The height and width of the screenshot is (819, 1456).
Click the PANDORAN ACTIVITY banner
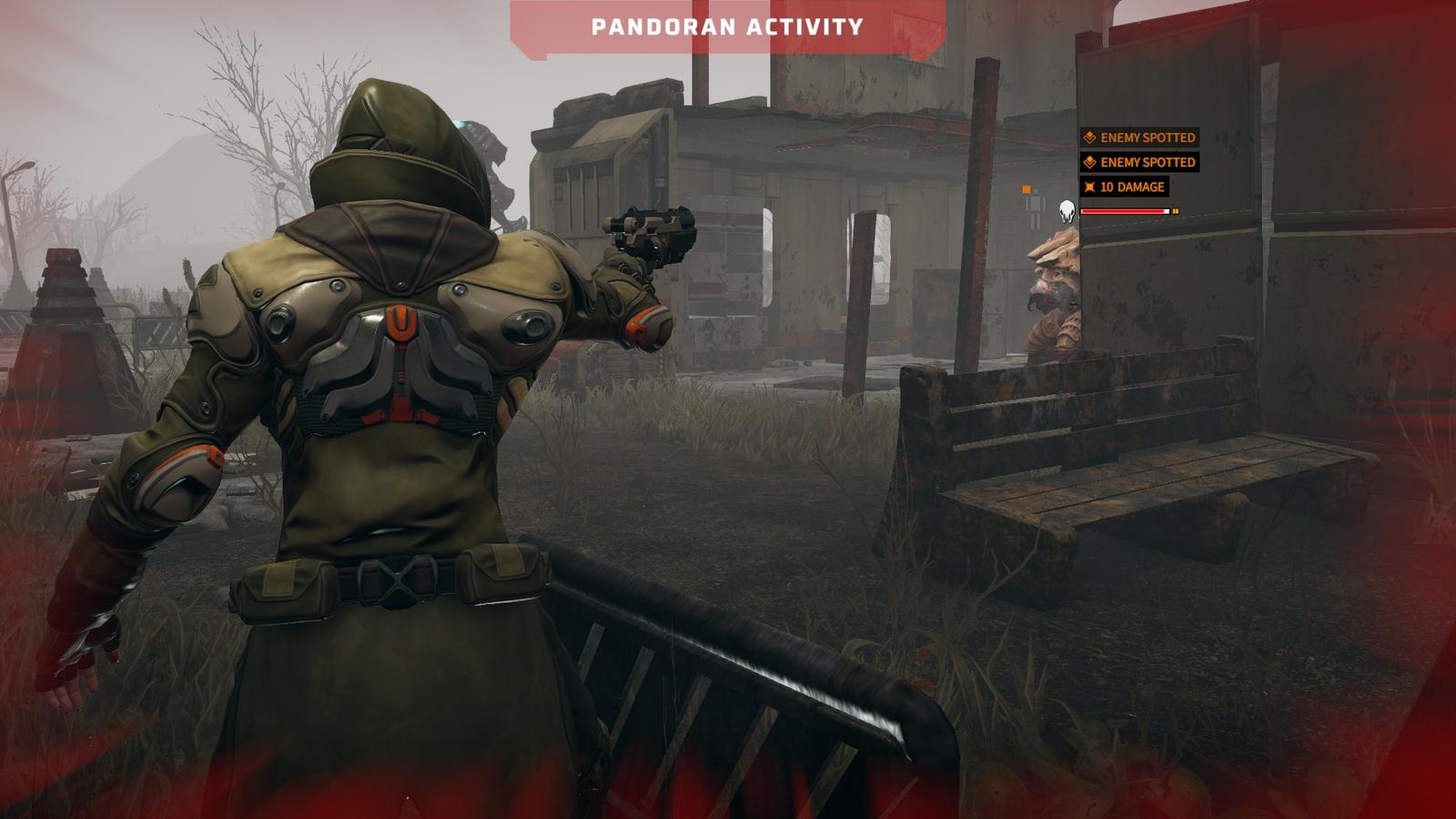(x=723, y=25)
